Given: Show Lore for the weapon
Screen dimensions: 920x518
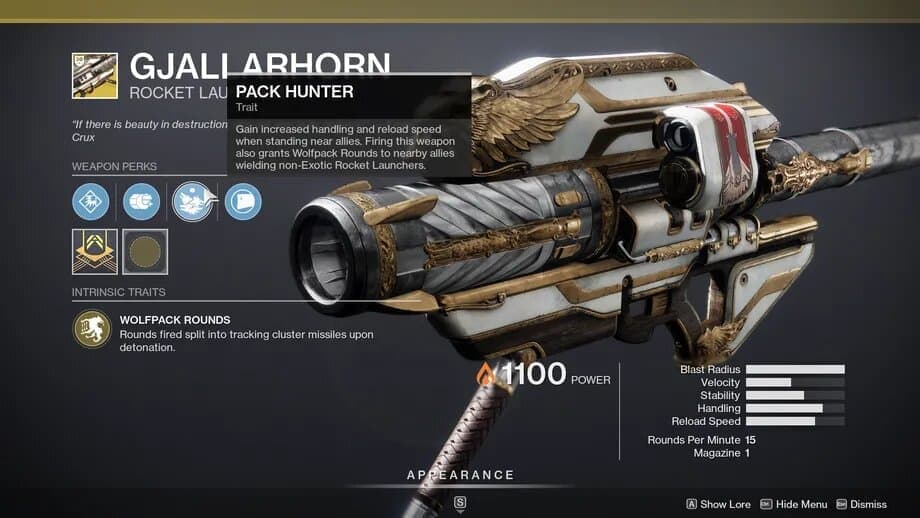Looking at the screenshot, I should [x=718, y=505].
